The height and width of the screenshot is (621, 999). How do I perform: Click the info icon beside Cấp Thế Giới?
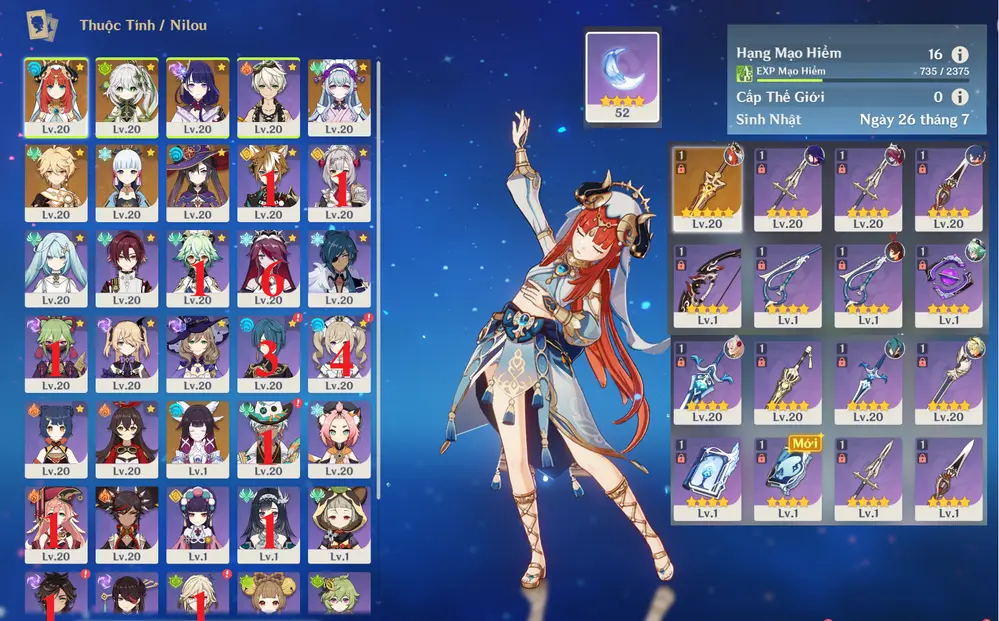[x=959, y=97]
